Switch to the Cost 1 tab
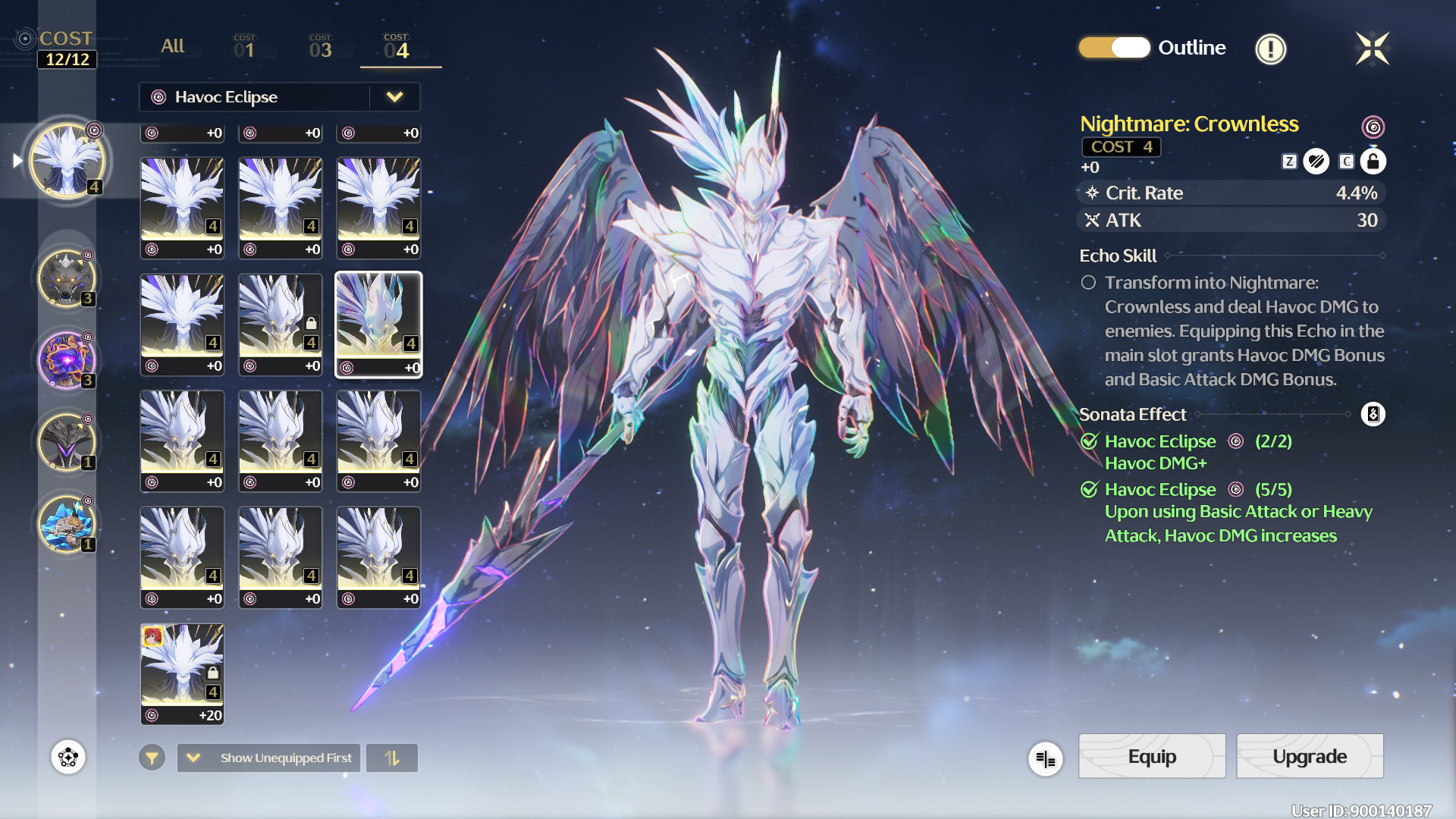 (244, 47)
